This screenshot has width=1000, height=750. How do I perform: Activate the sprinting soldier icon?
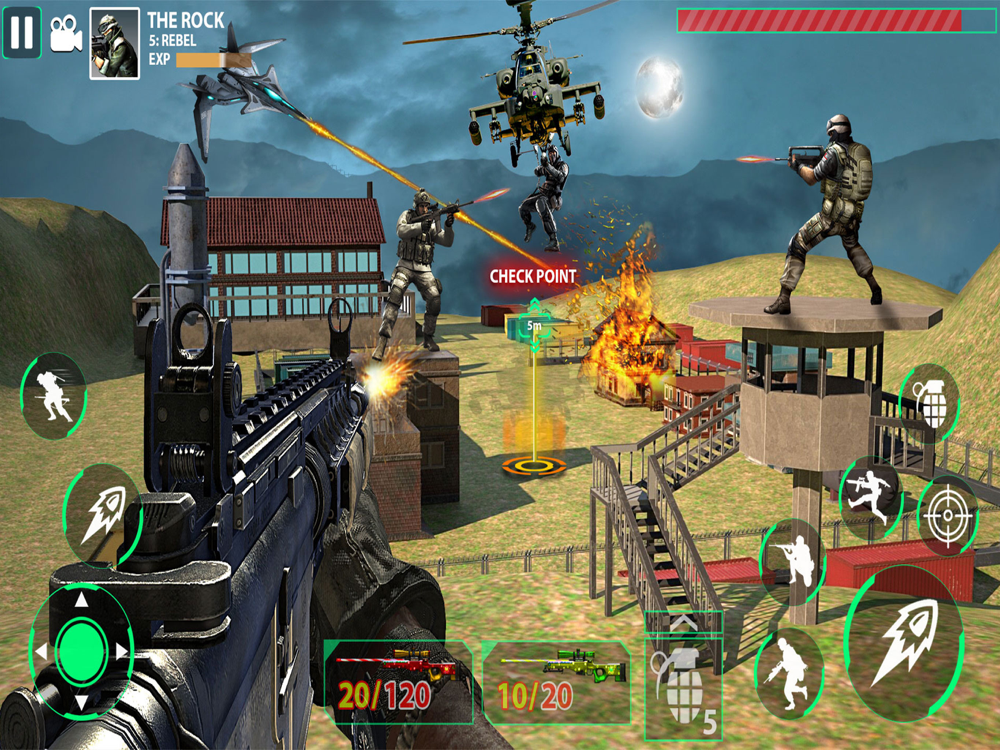pyautogui.click(x=53, y=395)
